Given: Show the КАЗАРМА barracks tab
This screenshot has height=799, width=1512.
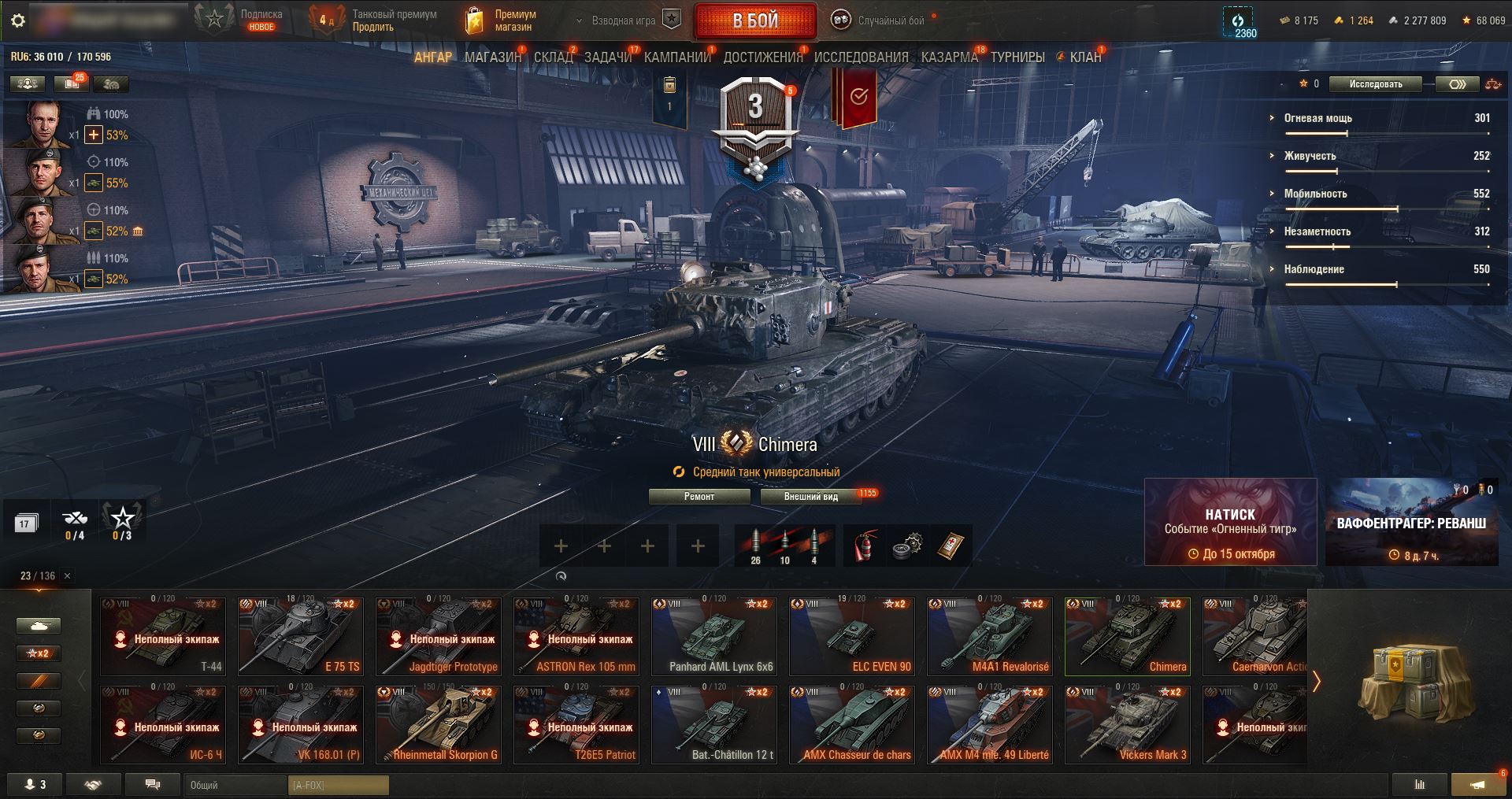Looking at the screenshot, I should pos(949,57).
